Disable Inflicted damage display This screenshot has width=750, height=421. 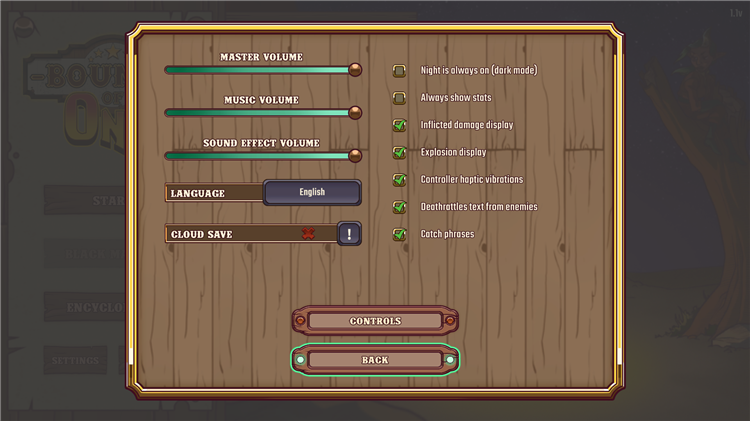[400, 125]
